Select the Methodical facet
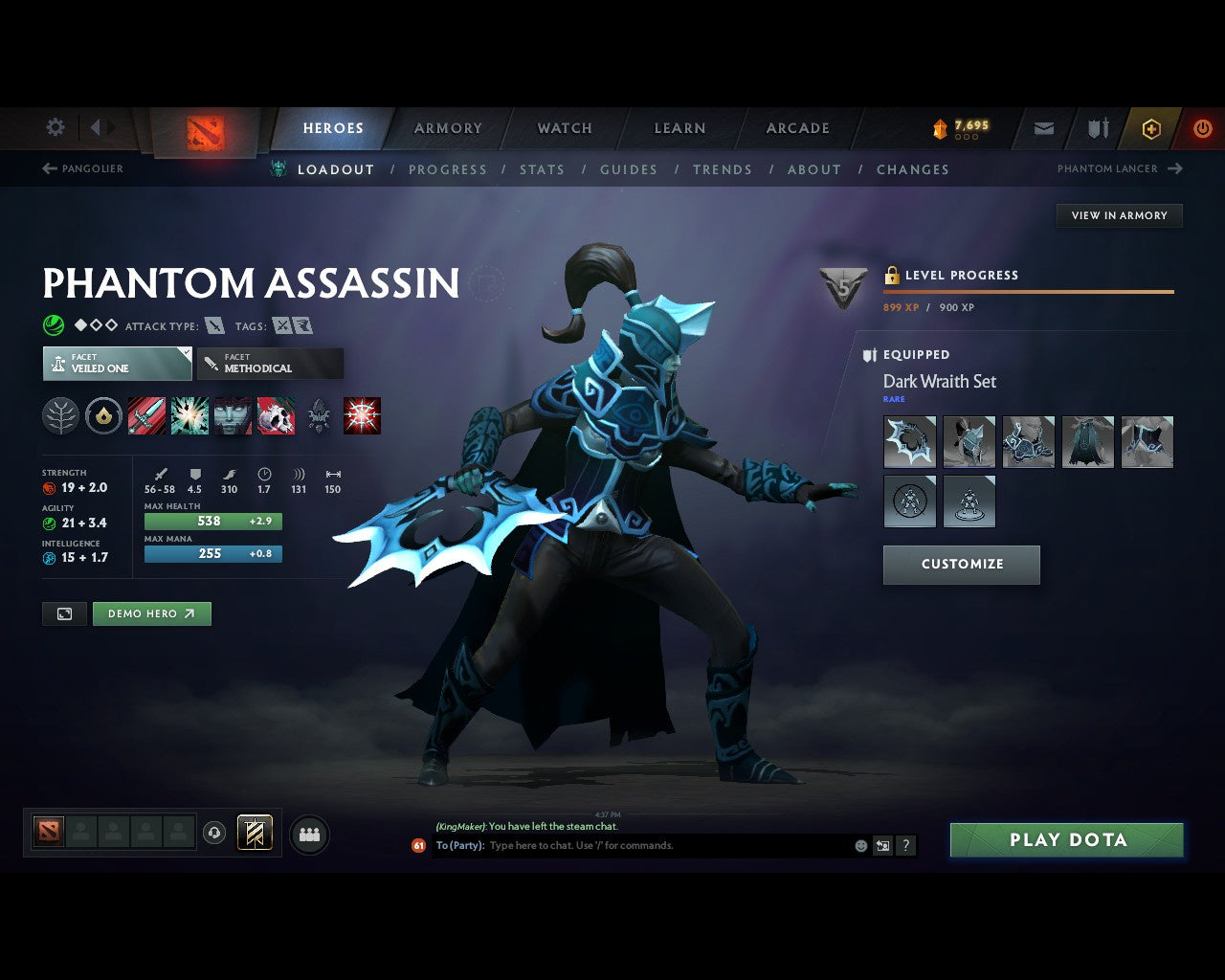 coord(270,364)
